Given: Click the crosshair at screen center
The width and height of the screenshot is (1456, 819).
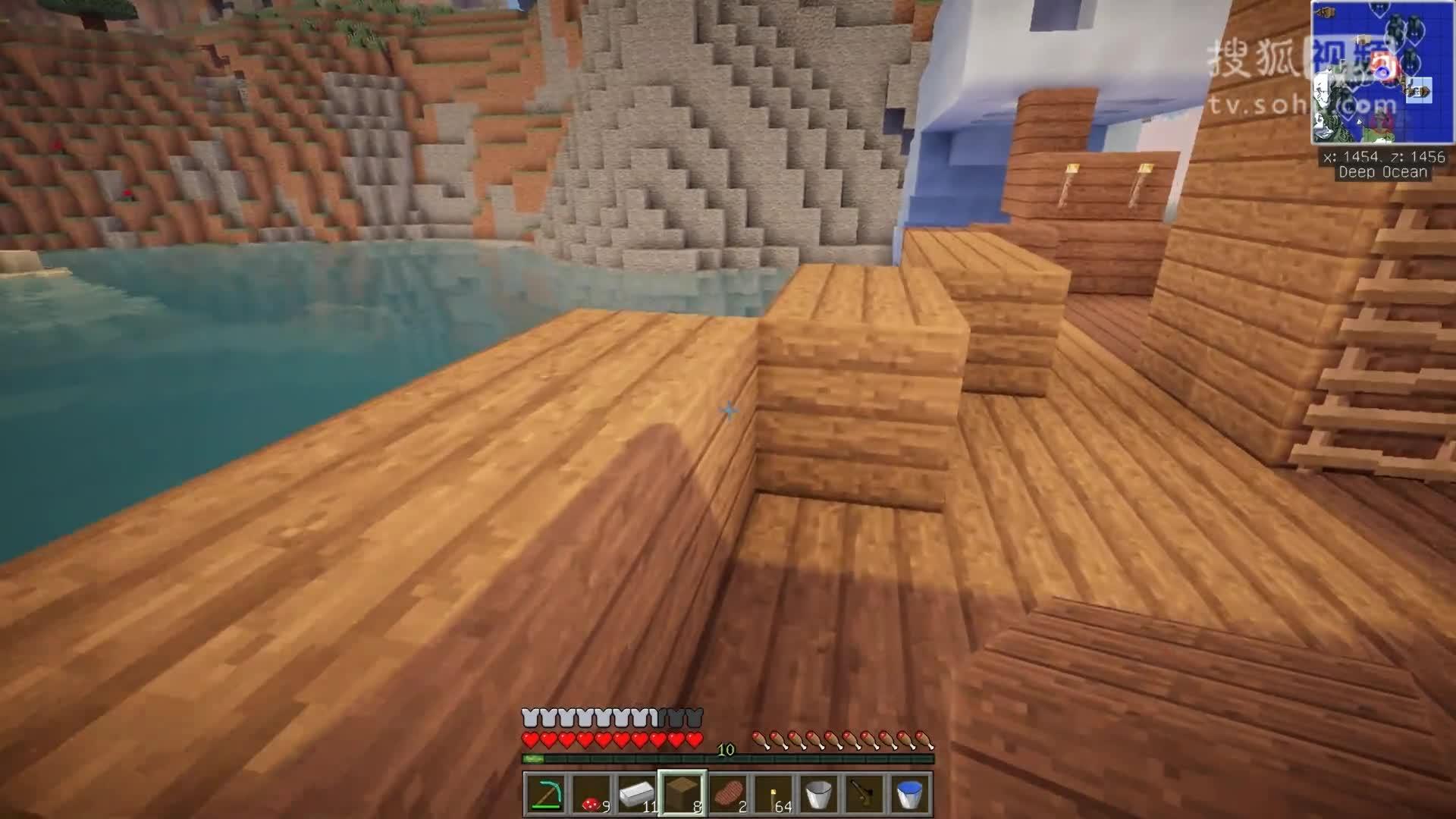Looking at the screenshot, I should click(x=728, y=409).
